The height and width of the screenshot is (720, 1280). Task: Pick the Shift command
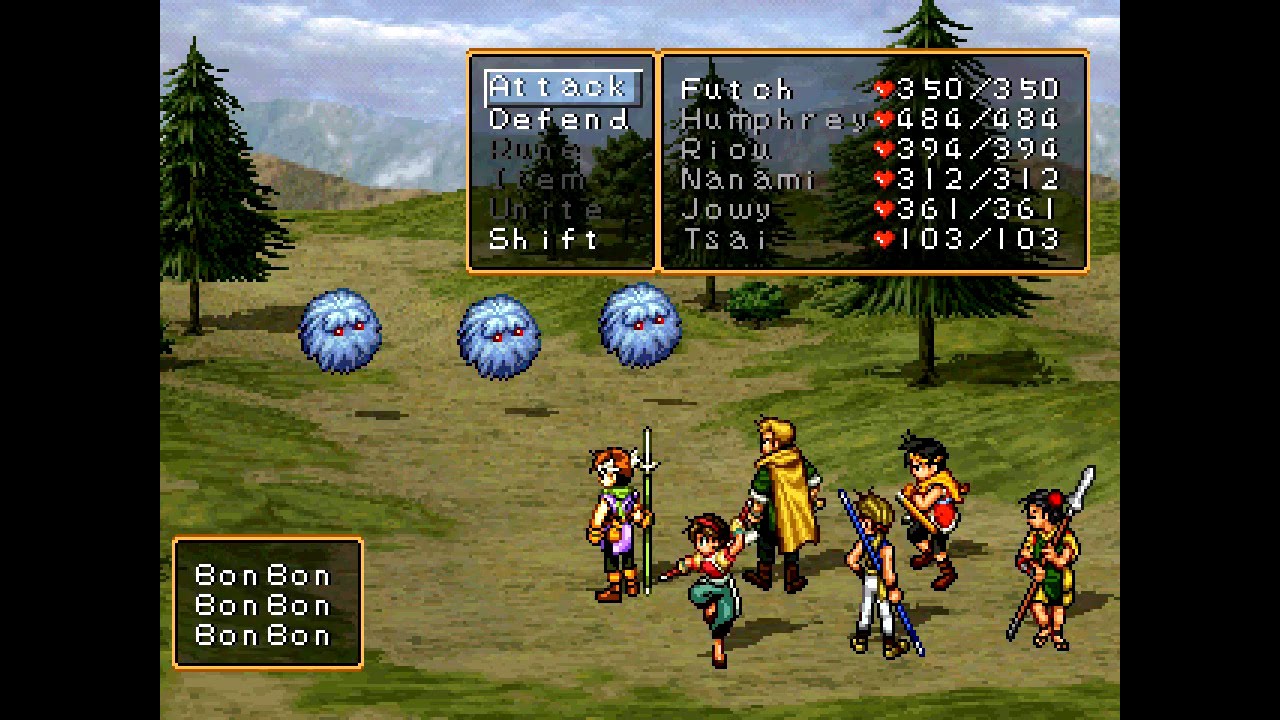point(544,240)
